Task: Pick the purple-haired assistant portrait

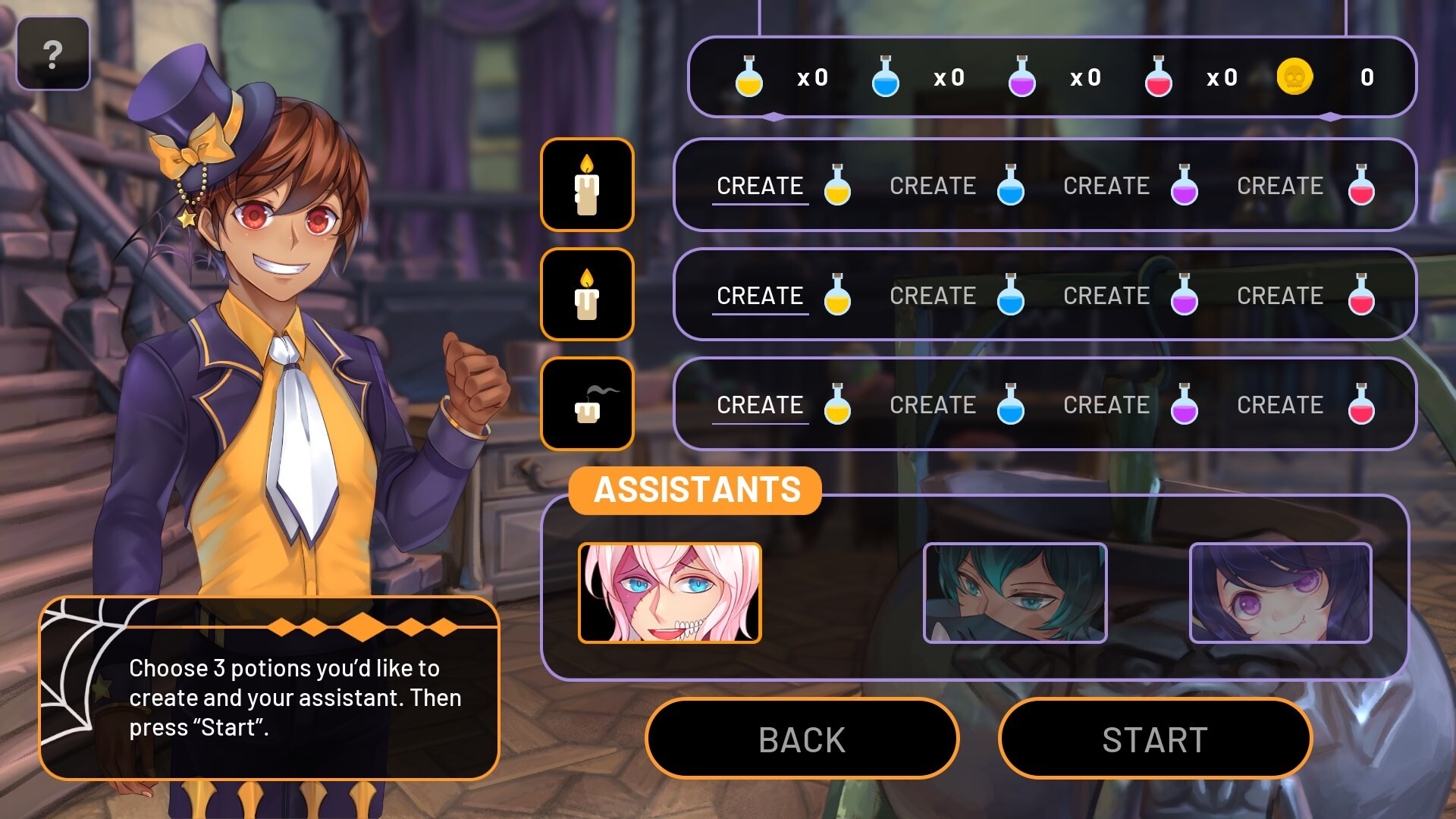Action: [x=1280, y=593]
